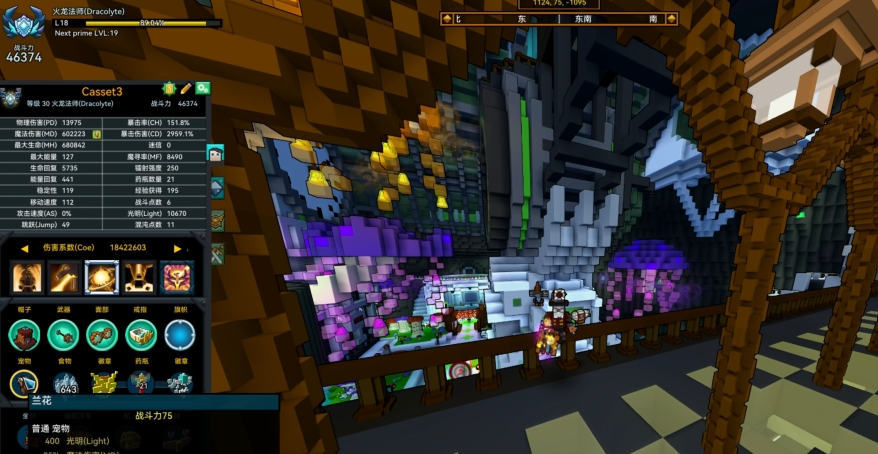
Task: Select the red-gold dragon emblem ability icon
Action: [177, 277]
